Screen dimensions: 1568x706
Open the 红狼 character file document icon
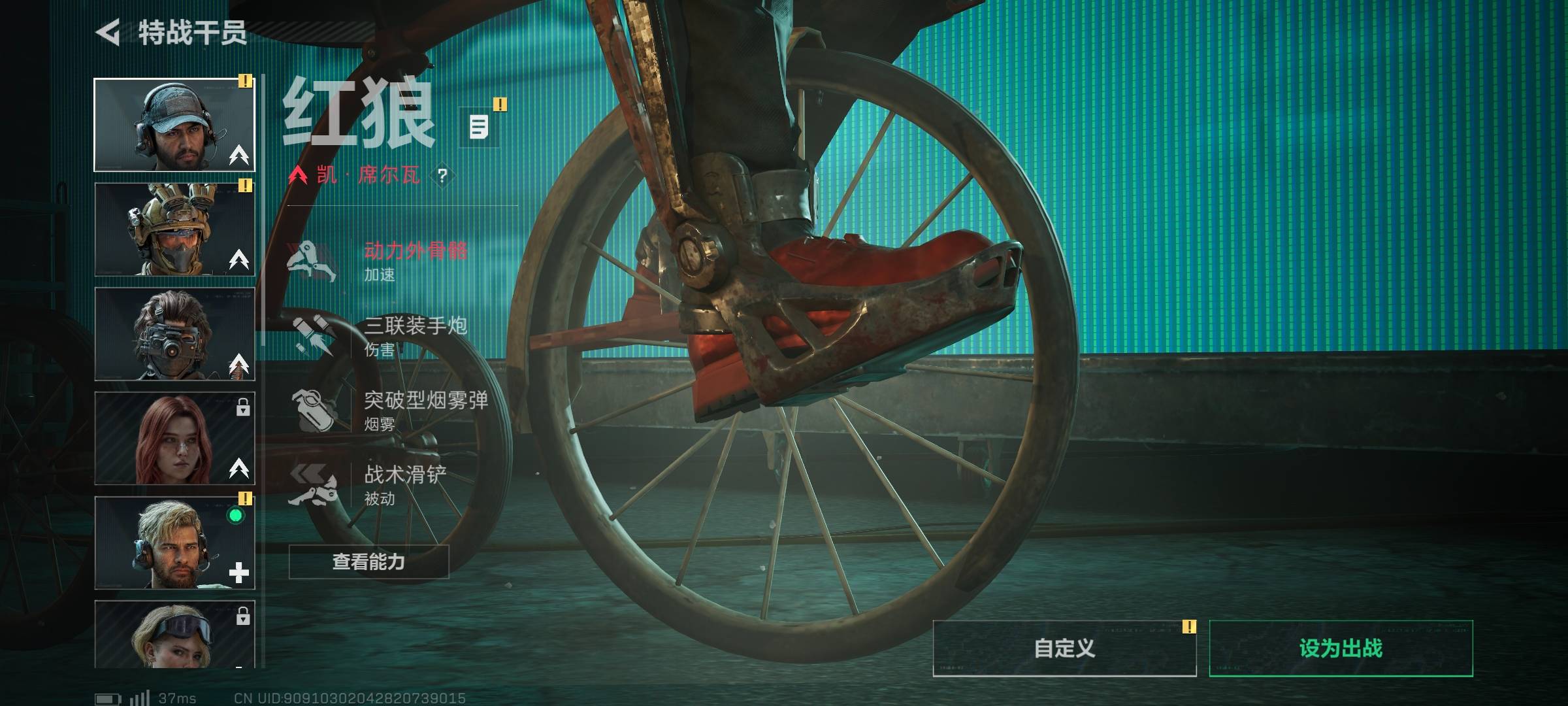tap(479, 126)
